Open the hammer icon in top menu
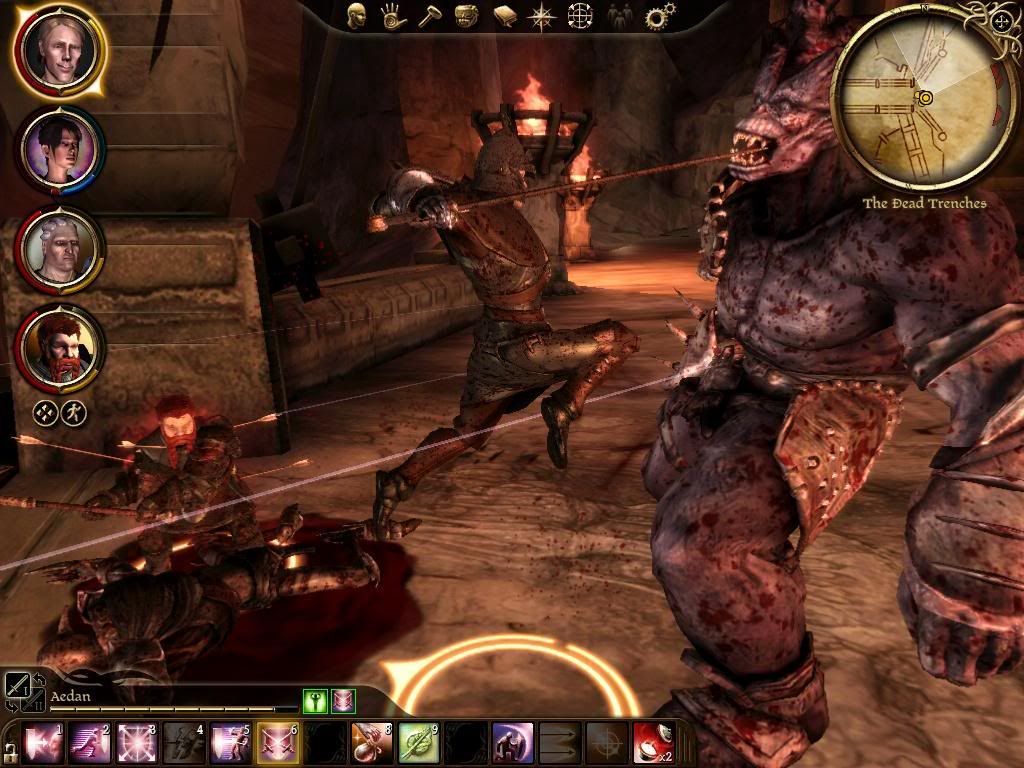This screenshot has height=768, width=1024. tap(429, 16)
